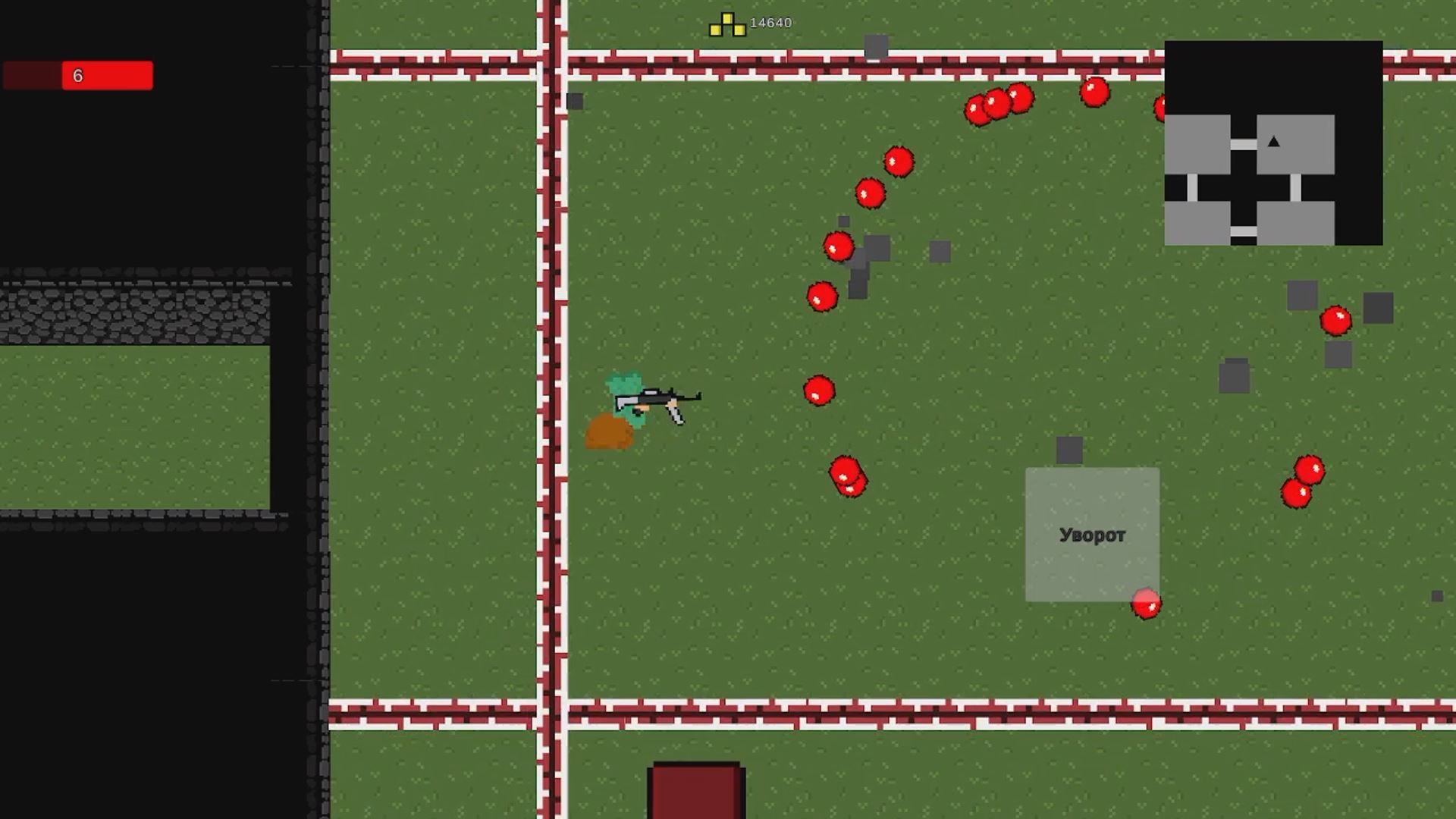The width and height of the screenshot is (1456, 819).
Task: Click the green bush sprite near the player
Action: (623, 390)
